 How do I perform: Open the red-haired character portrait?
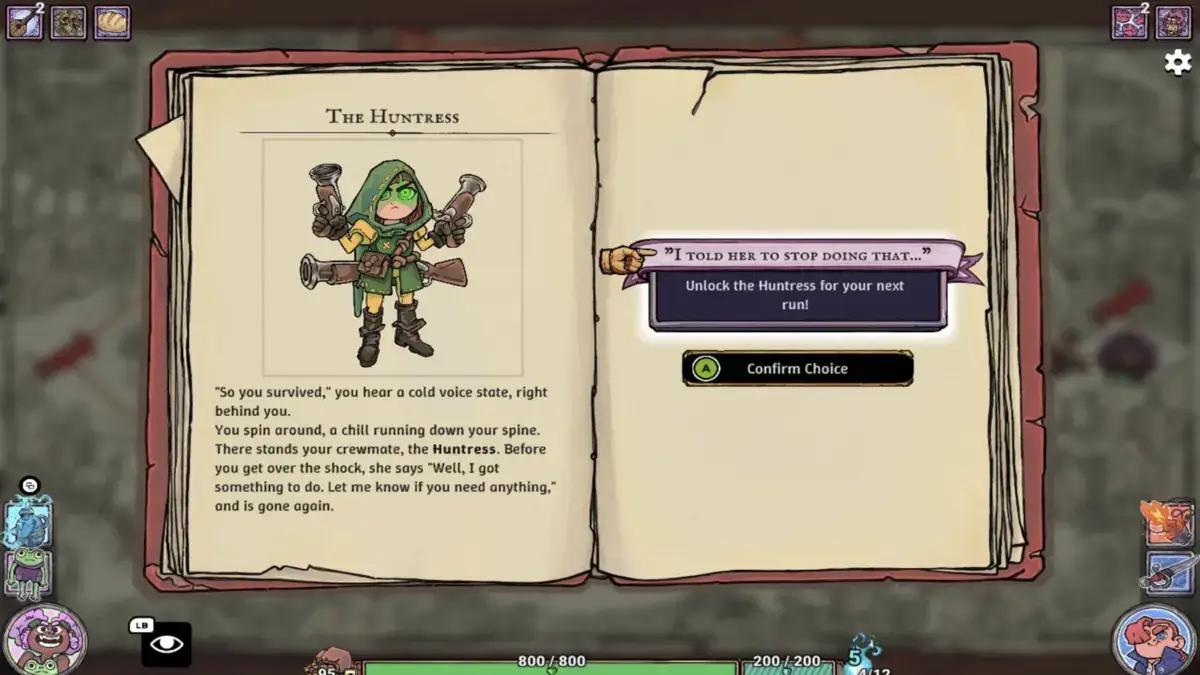1154,640
